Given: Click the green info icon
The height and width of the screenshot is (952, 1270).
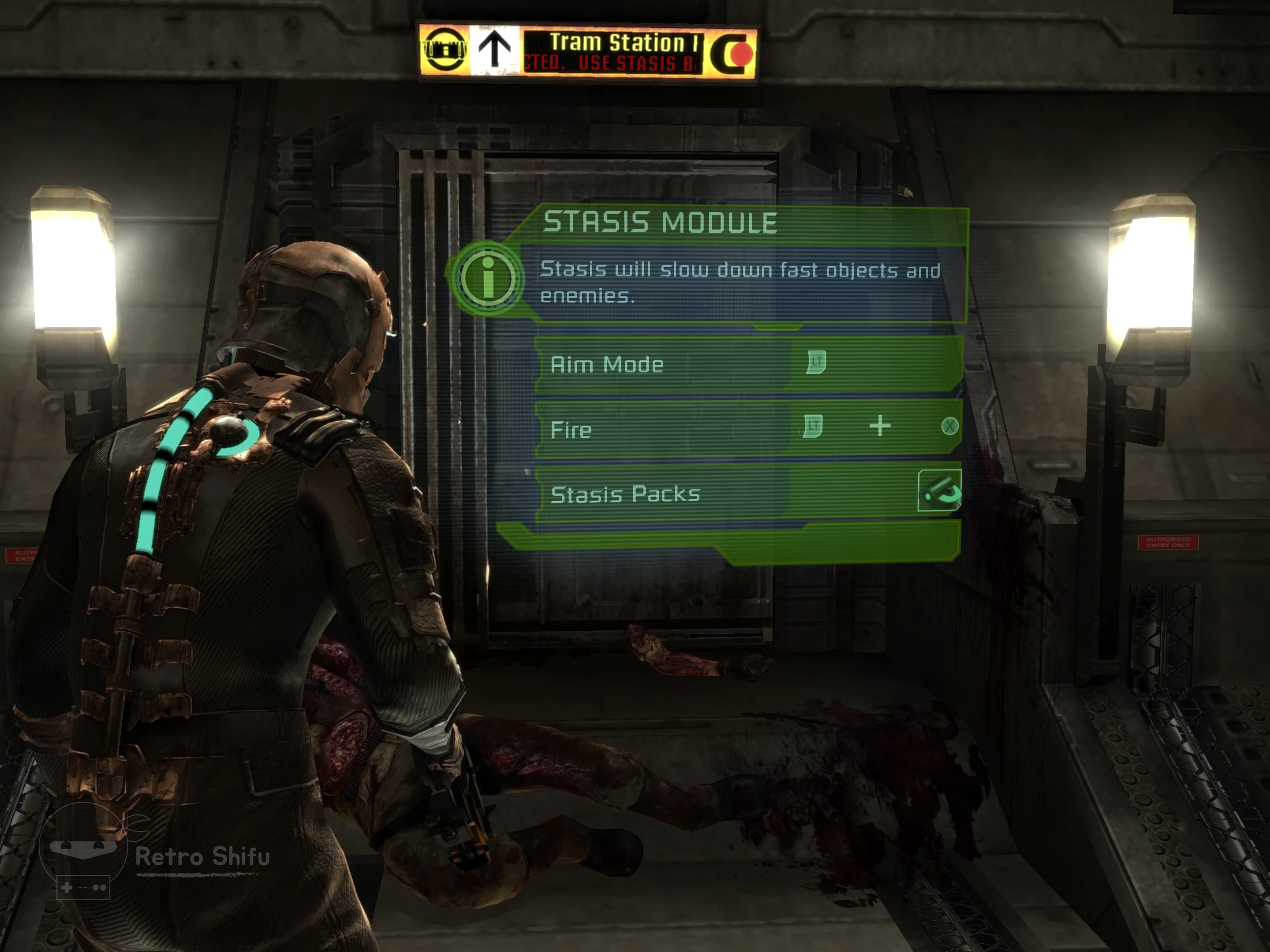Looking at the screenshot, I should tap(487, 278).
